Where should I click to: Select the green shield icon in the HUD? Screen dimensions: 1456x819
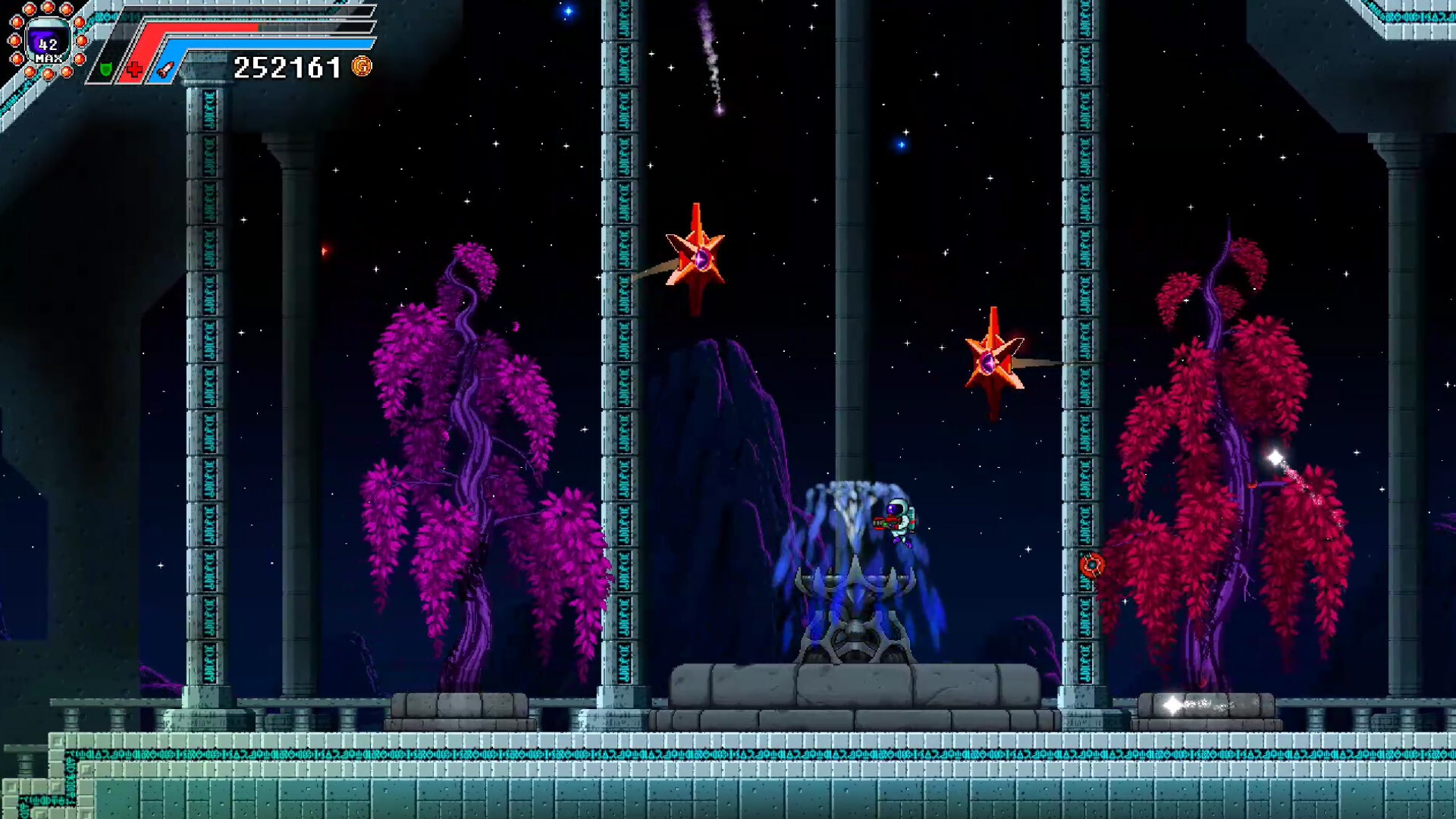tap(105, 71)
